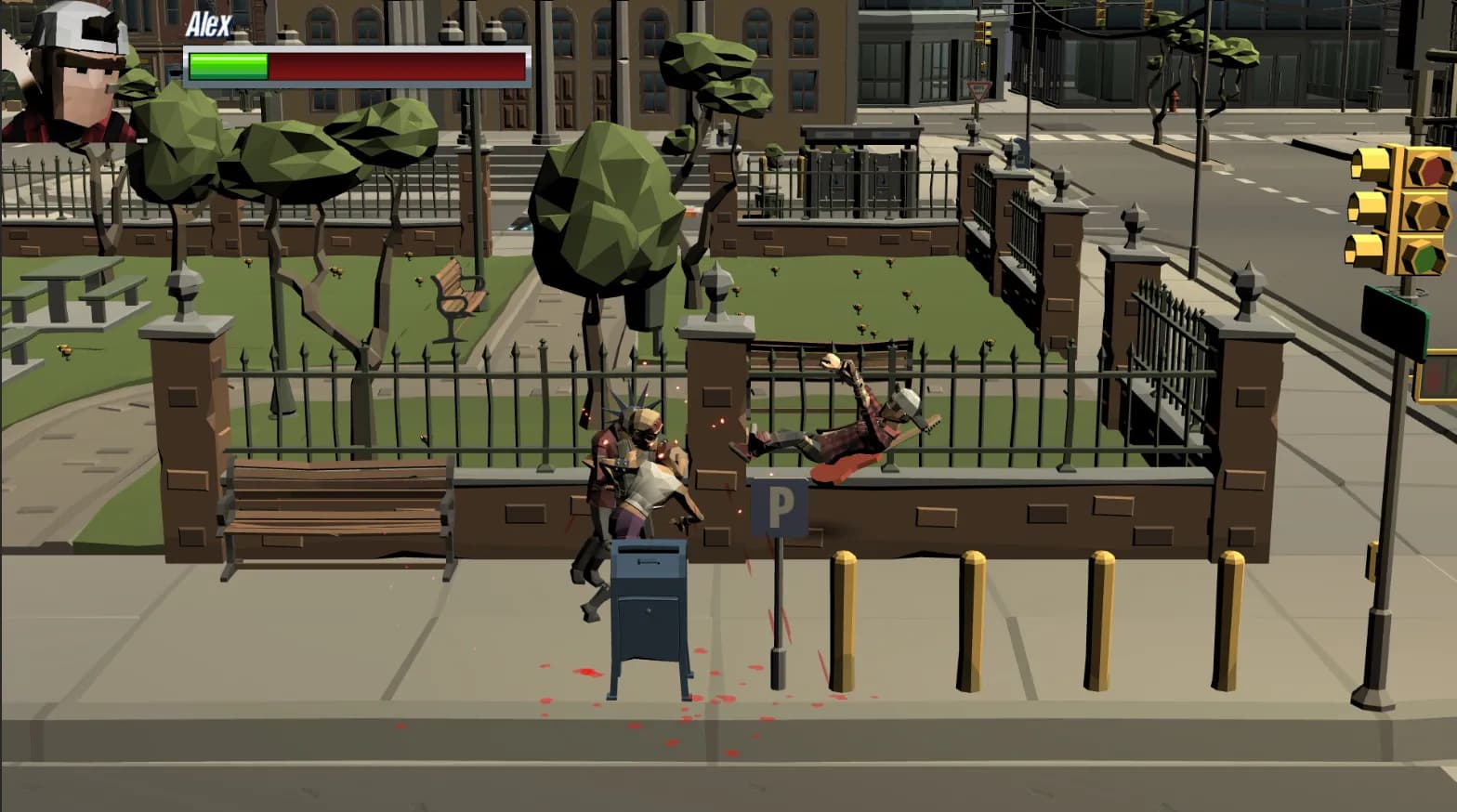Click the park bench inside the fence

click(x=457, y=293)
